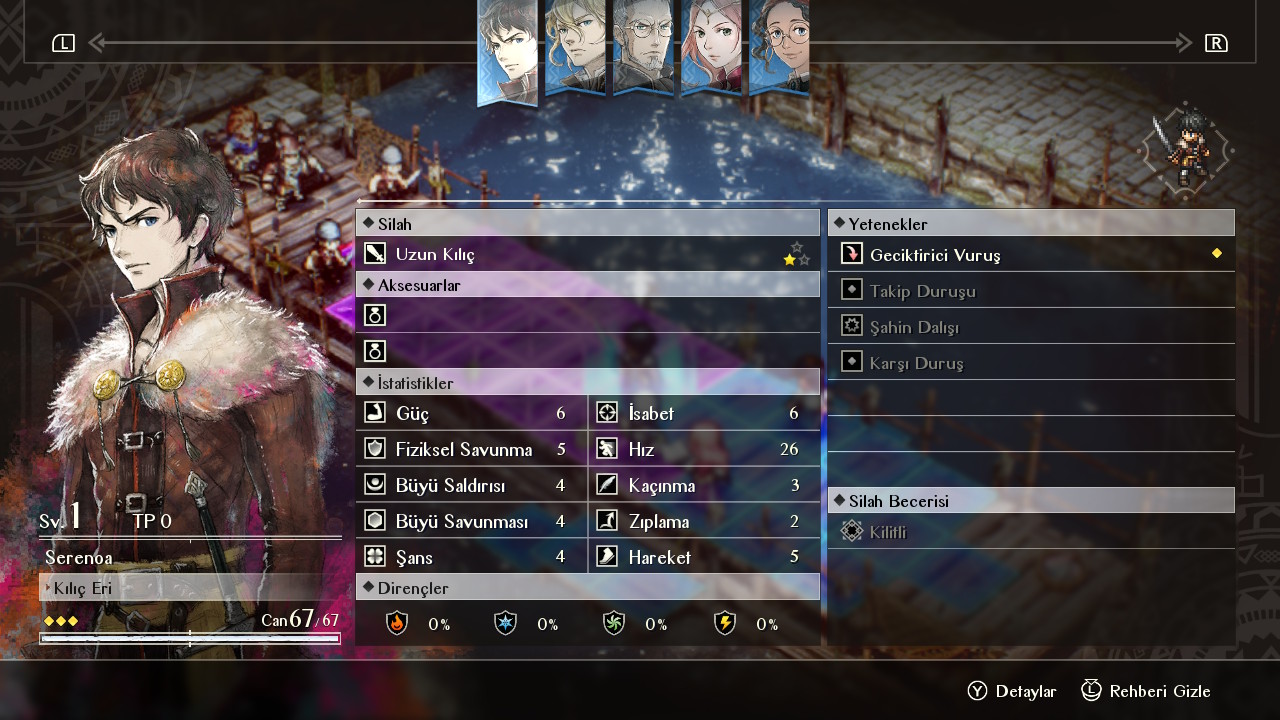Click the Hız stat entry
The image size is (1280, 720).
click(703, 449)
